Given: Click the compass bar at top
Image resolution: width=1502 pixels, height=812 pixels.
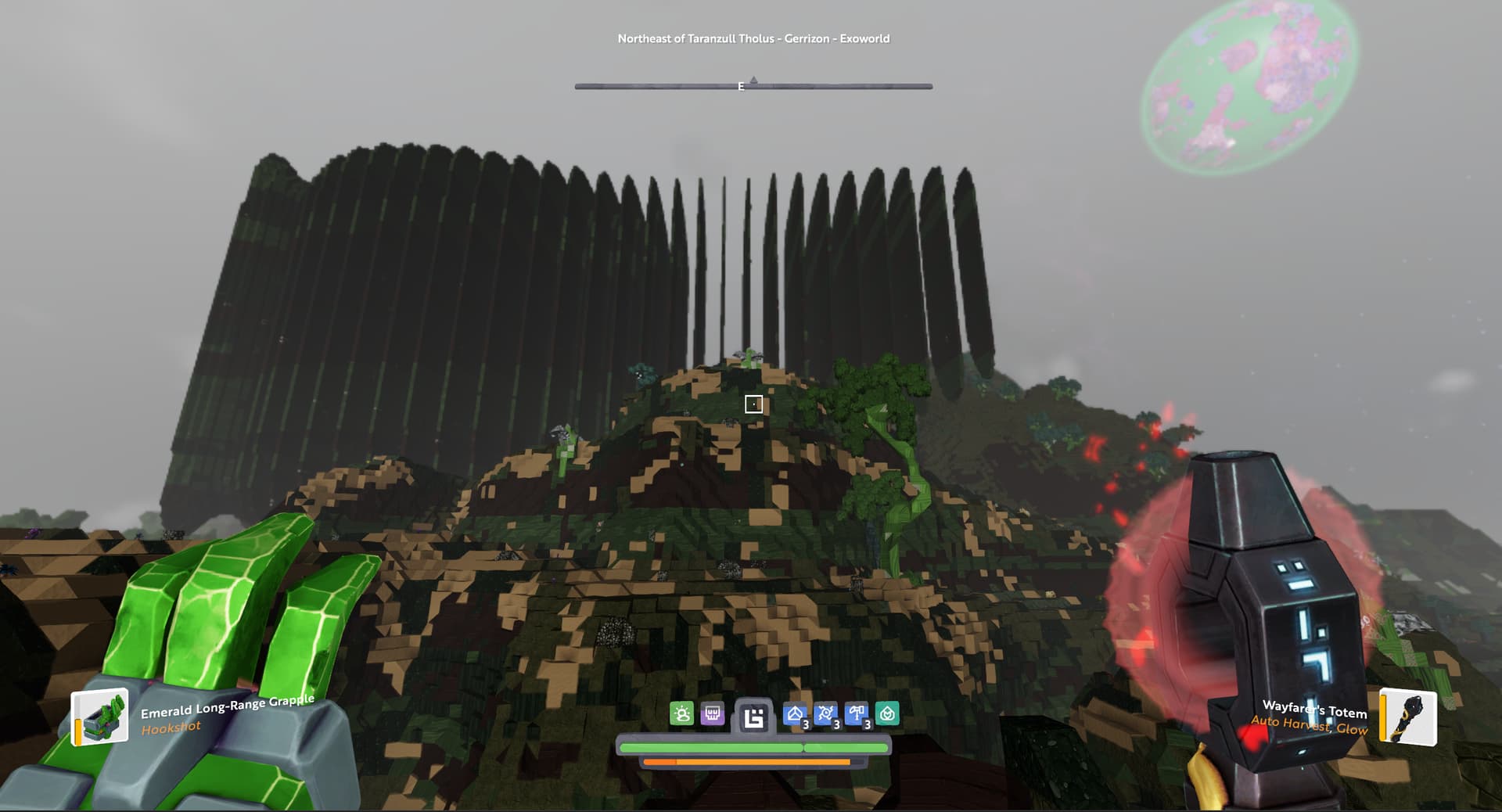Looking at the screenshot, I should (x=753, y=86).
